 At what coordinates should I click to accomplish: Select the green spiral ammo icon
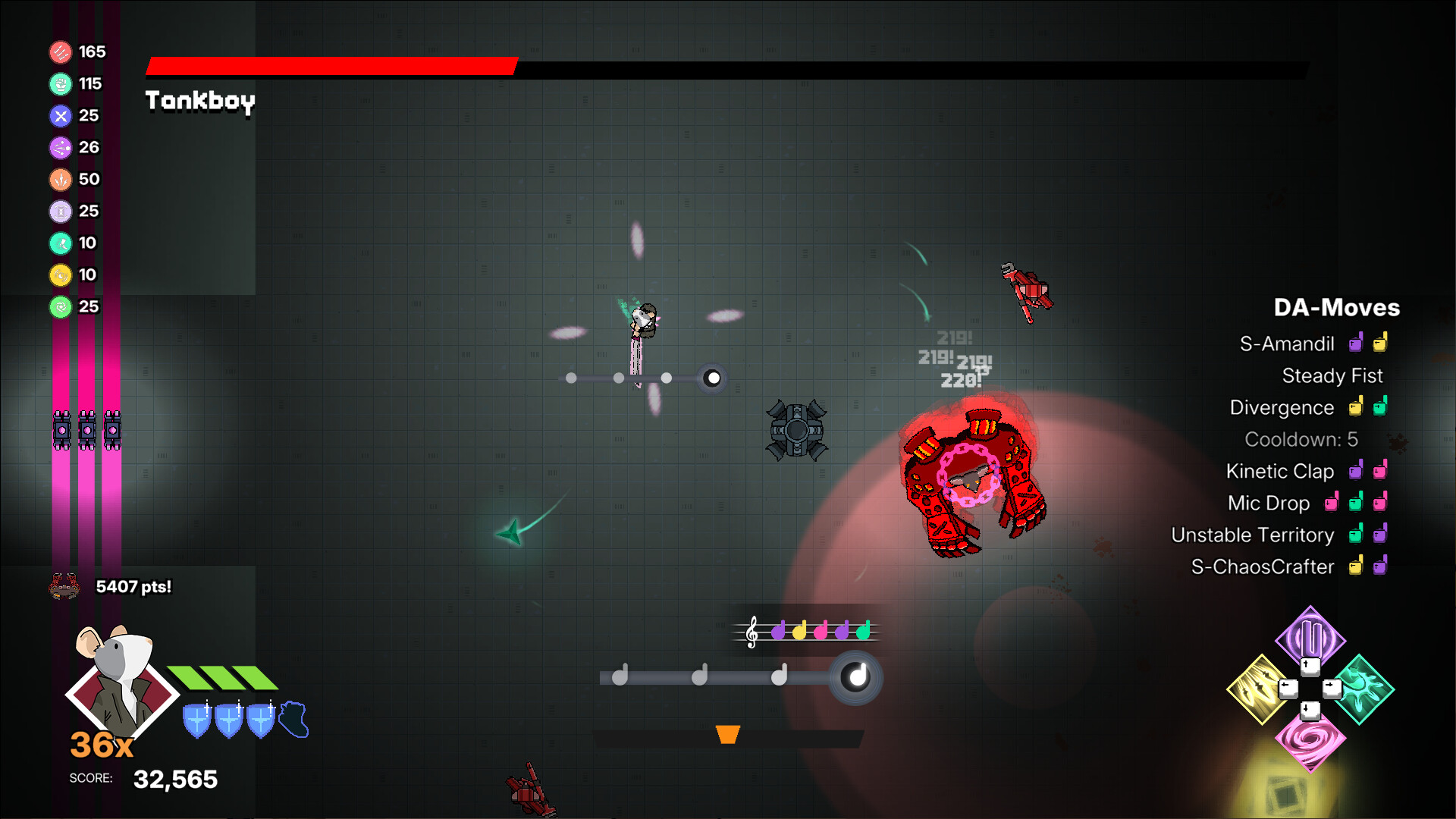(60, 306)
